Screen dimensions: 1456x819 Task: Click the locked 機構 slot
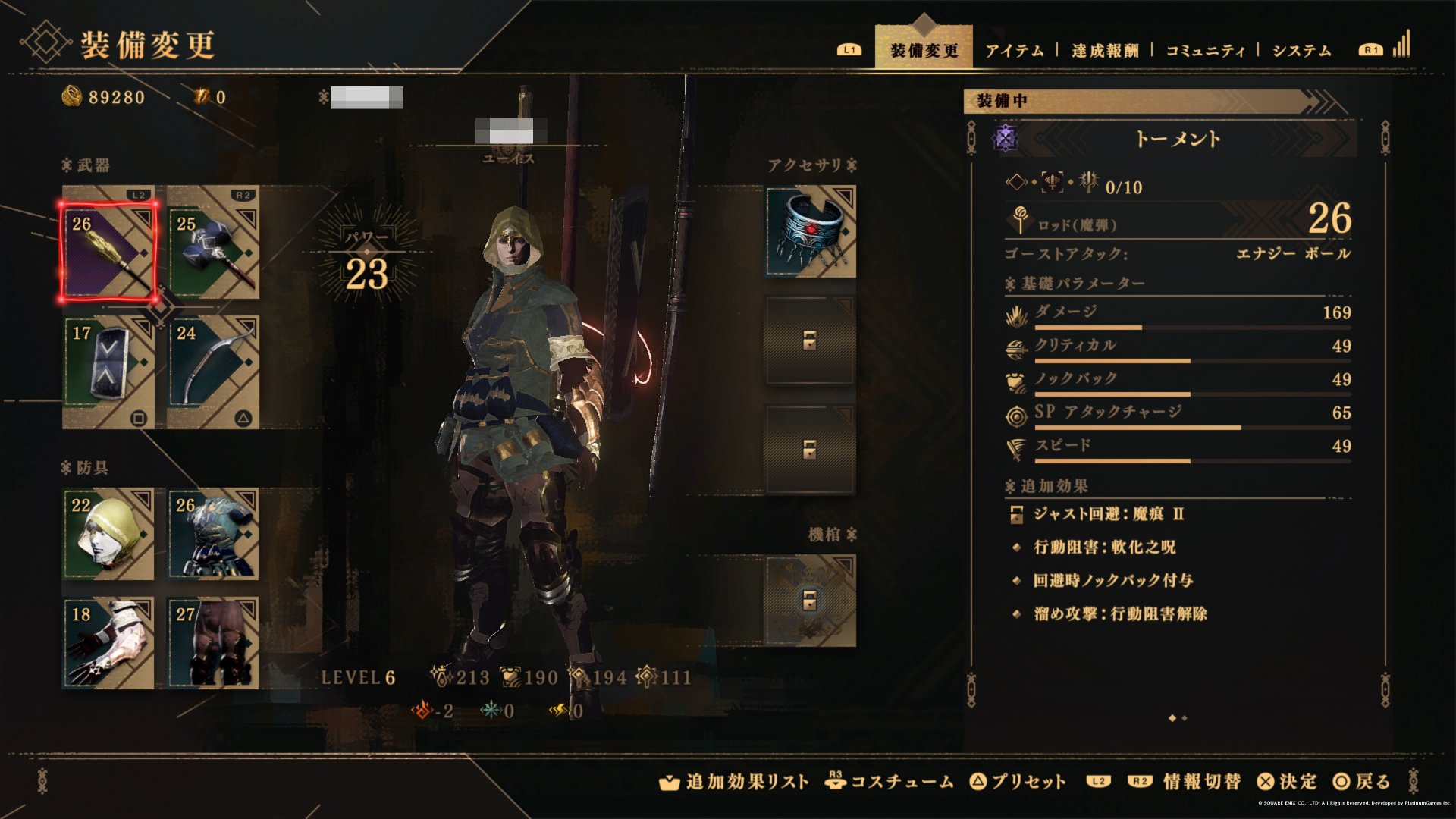coord(810,601)
